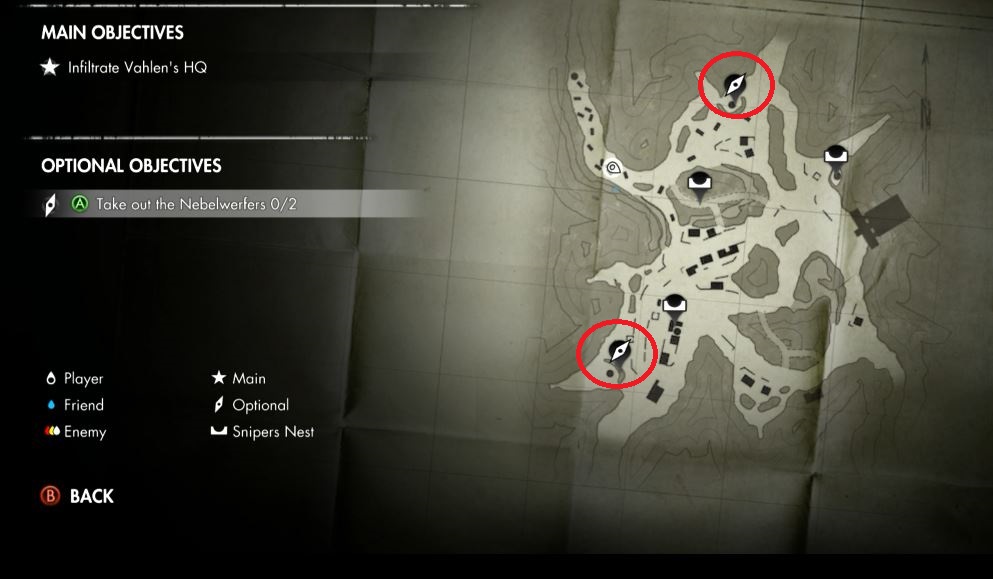Select the Infiltrate Vahlen's HQ main objective
Screen dimensions: 993x579
pyautogui.click(x=137, y=68)
